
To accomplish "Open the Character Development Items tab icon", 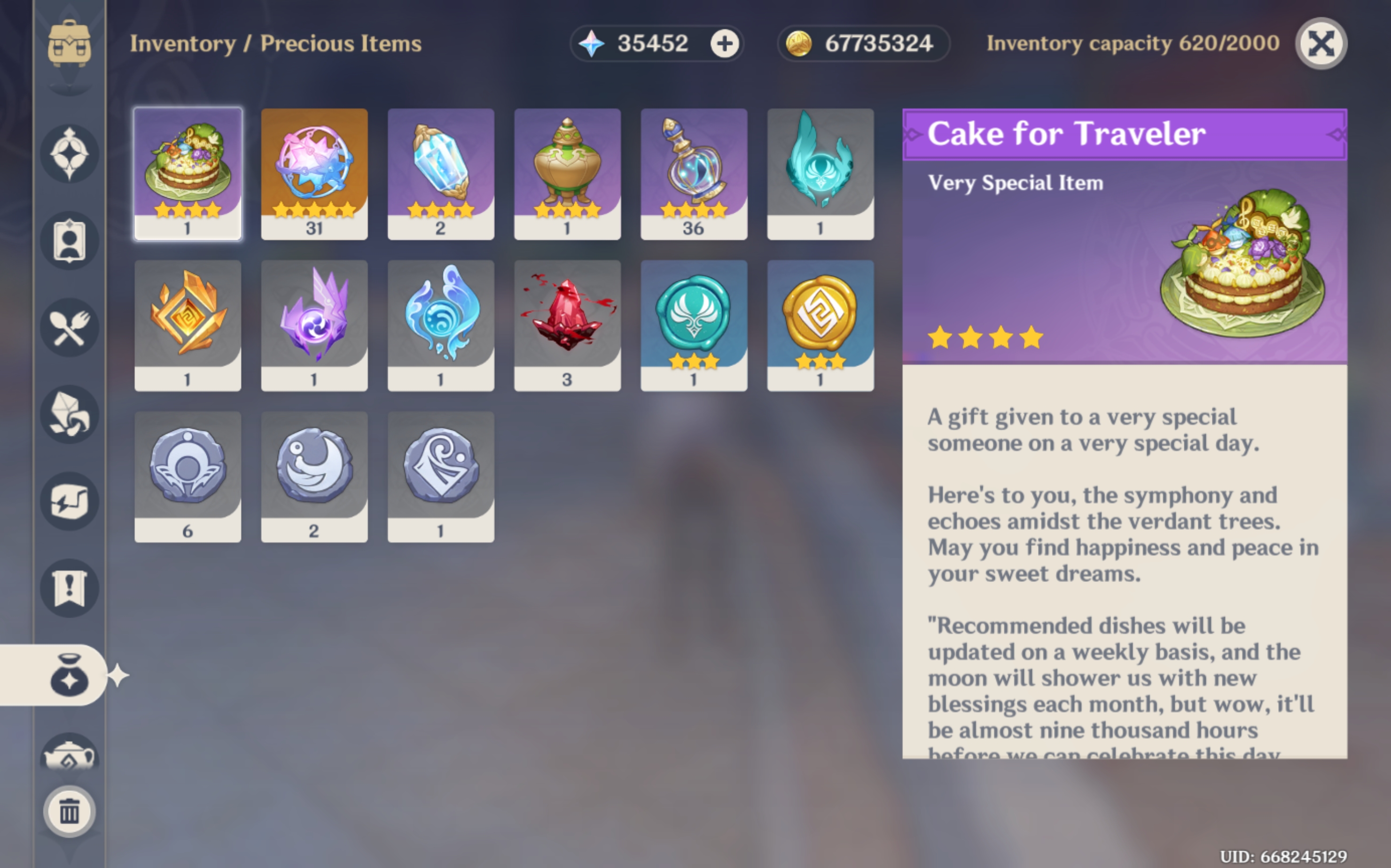I will pyautogui.click(x=69, y=240).
